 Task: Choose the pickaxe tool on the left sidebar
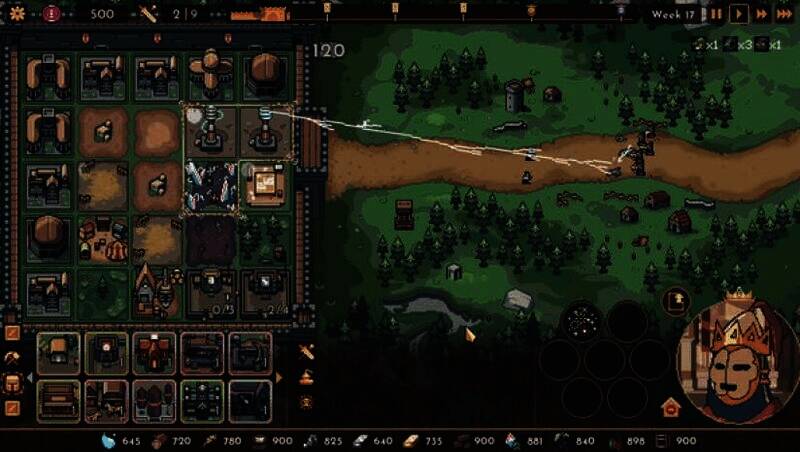(x=13, y=357)
